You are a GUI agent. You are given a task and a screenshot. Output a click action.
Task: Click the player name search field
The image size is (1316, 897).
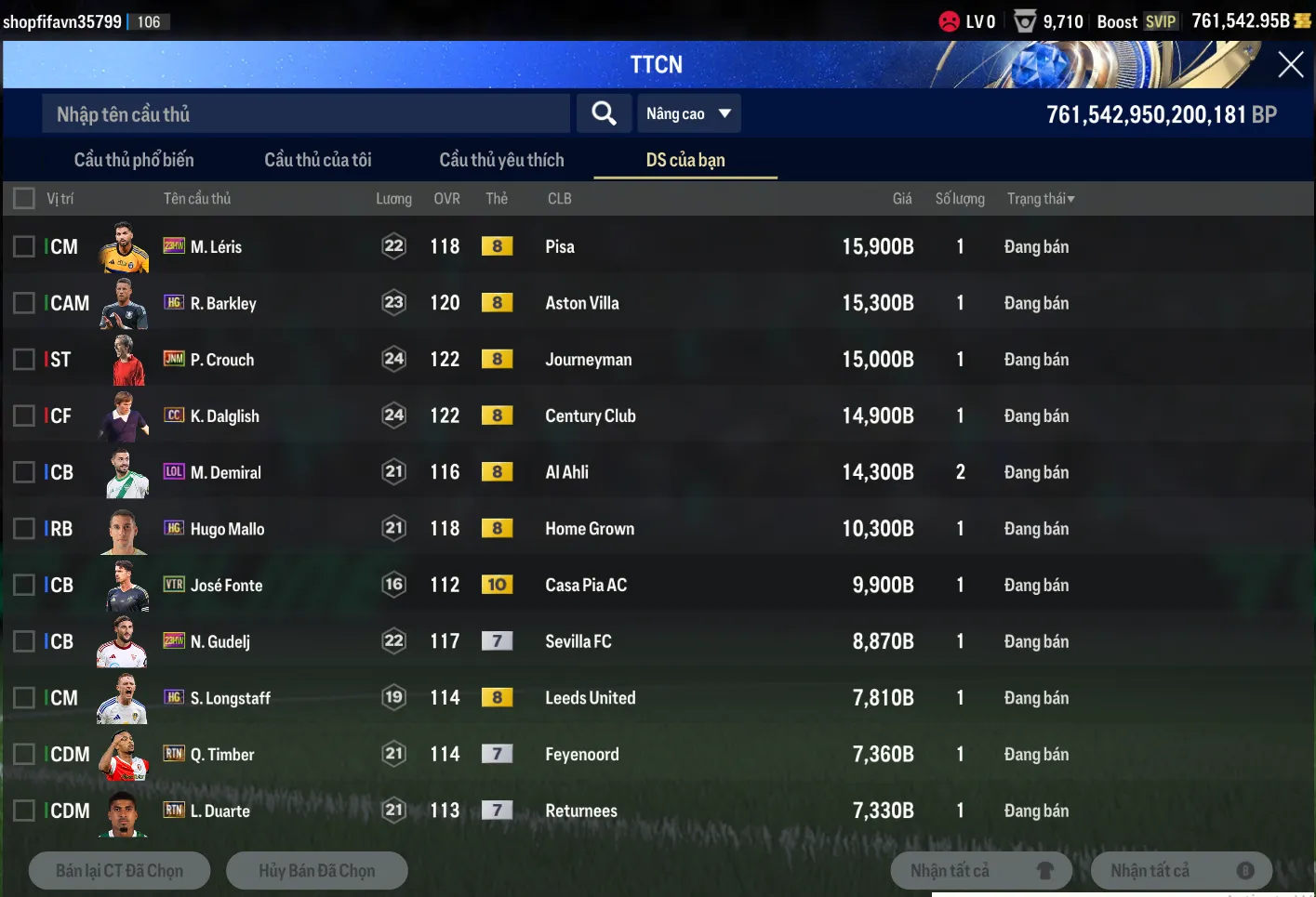point(305,114)
